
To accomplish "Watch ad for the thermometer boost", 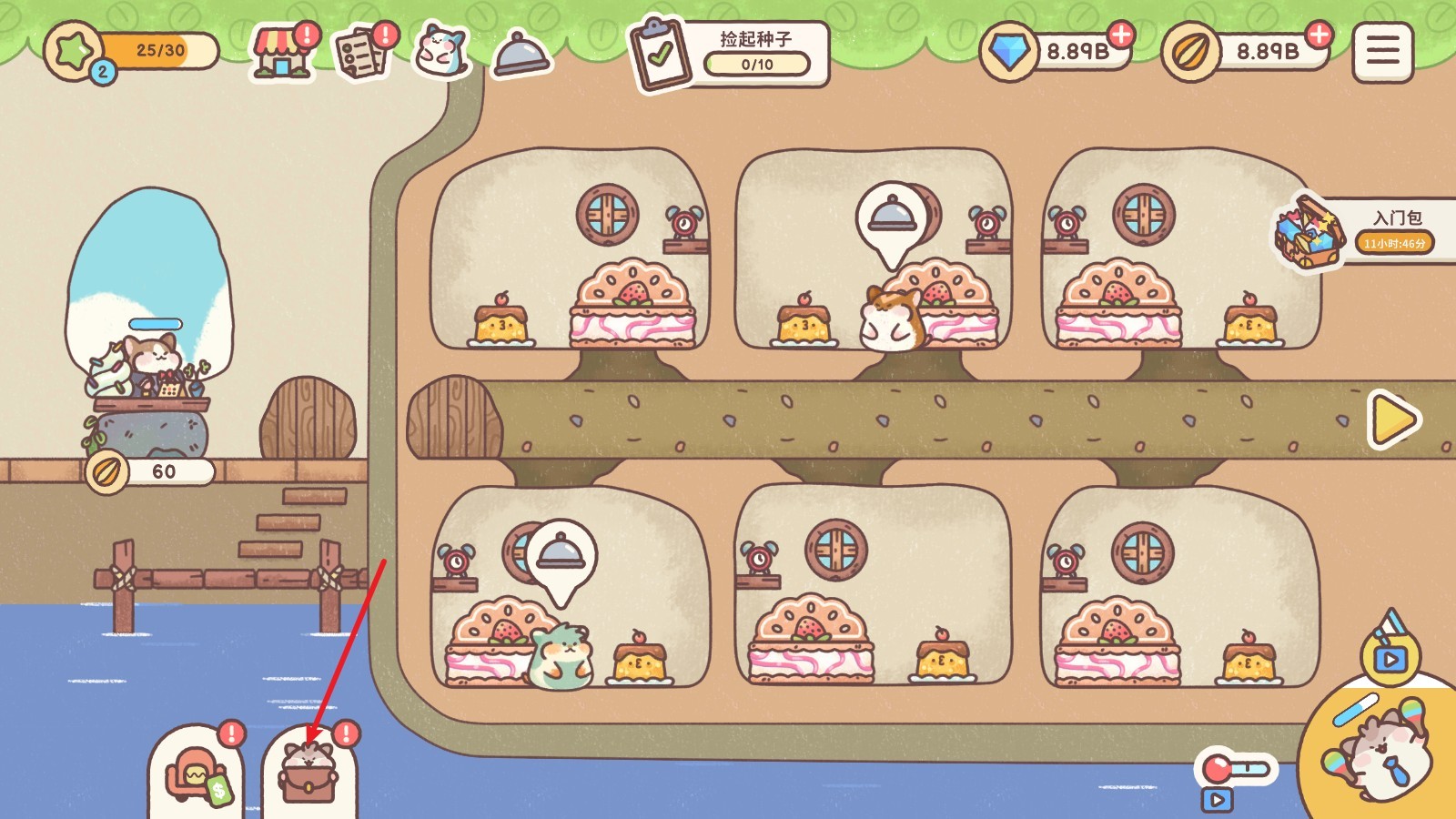I will (1233, 779).
